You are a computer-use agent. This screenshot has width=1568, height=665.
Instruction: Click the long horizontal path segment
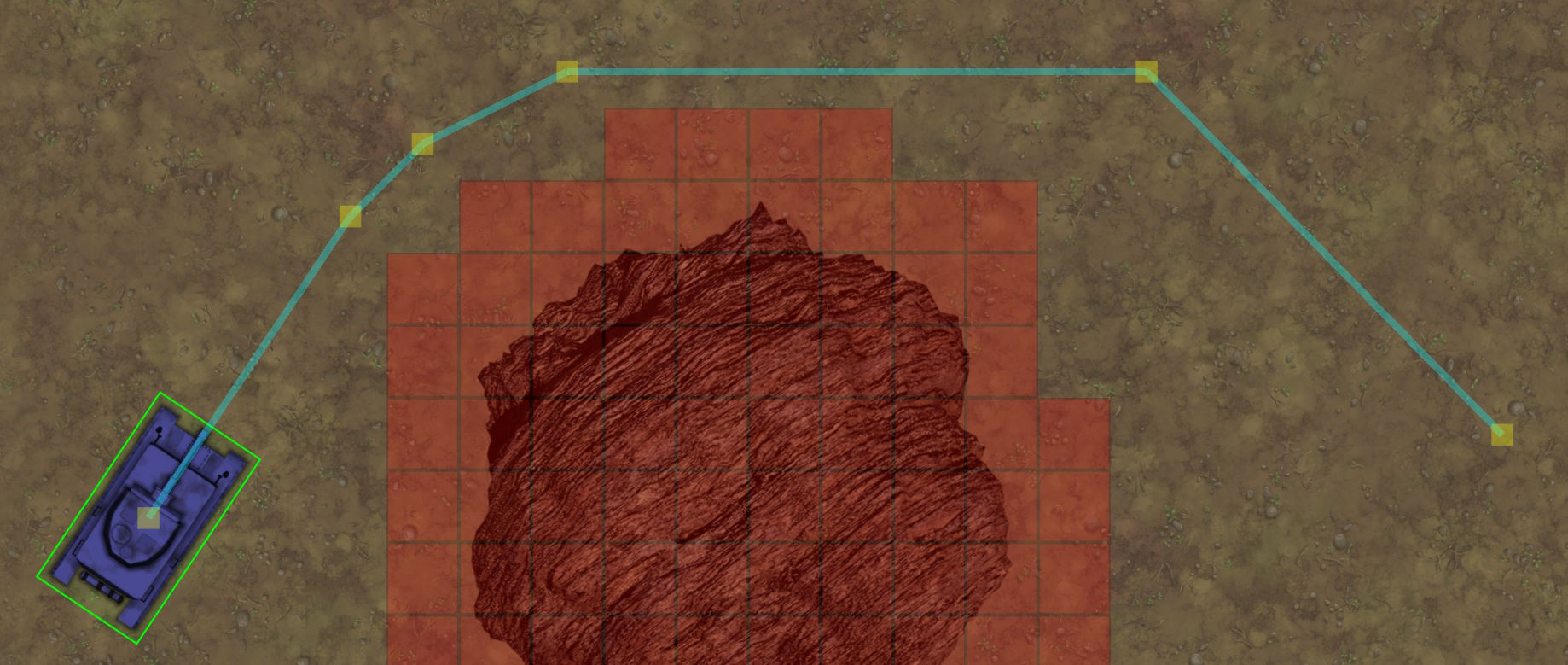853,70
